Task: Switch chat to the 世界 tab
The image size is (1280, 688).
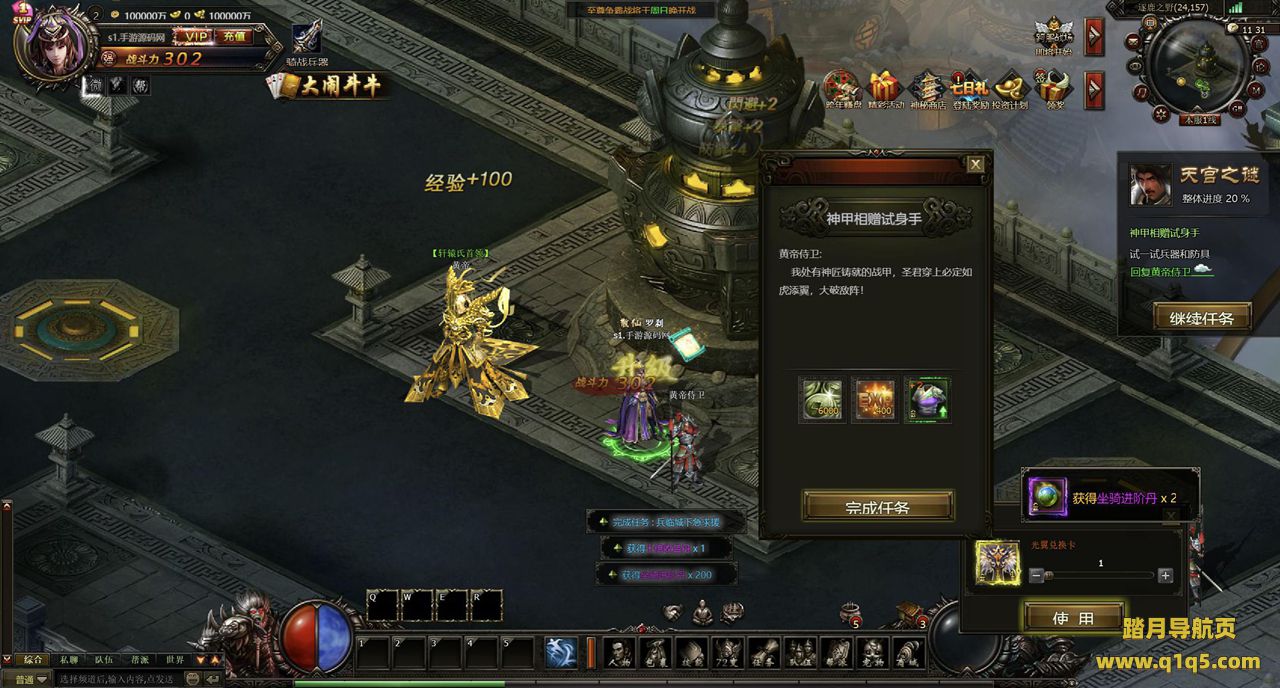Action: [175, 660]
